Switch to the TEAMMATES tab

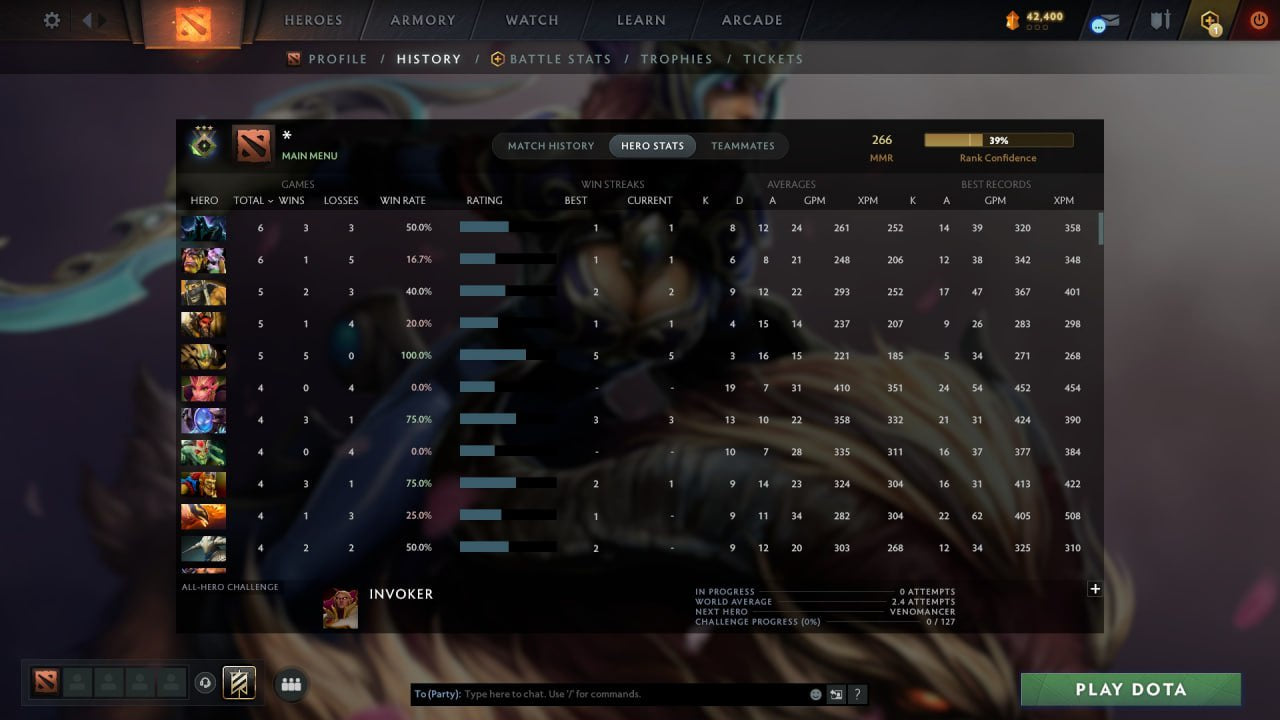(743, 145)
